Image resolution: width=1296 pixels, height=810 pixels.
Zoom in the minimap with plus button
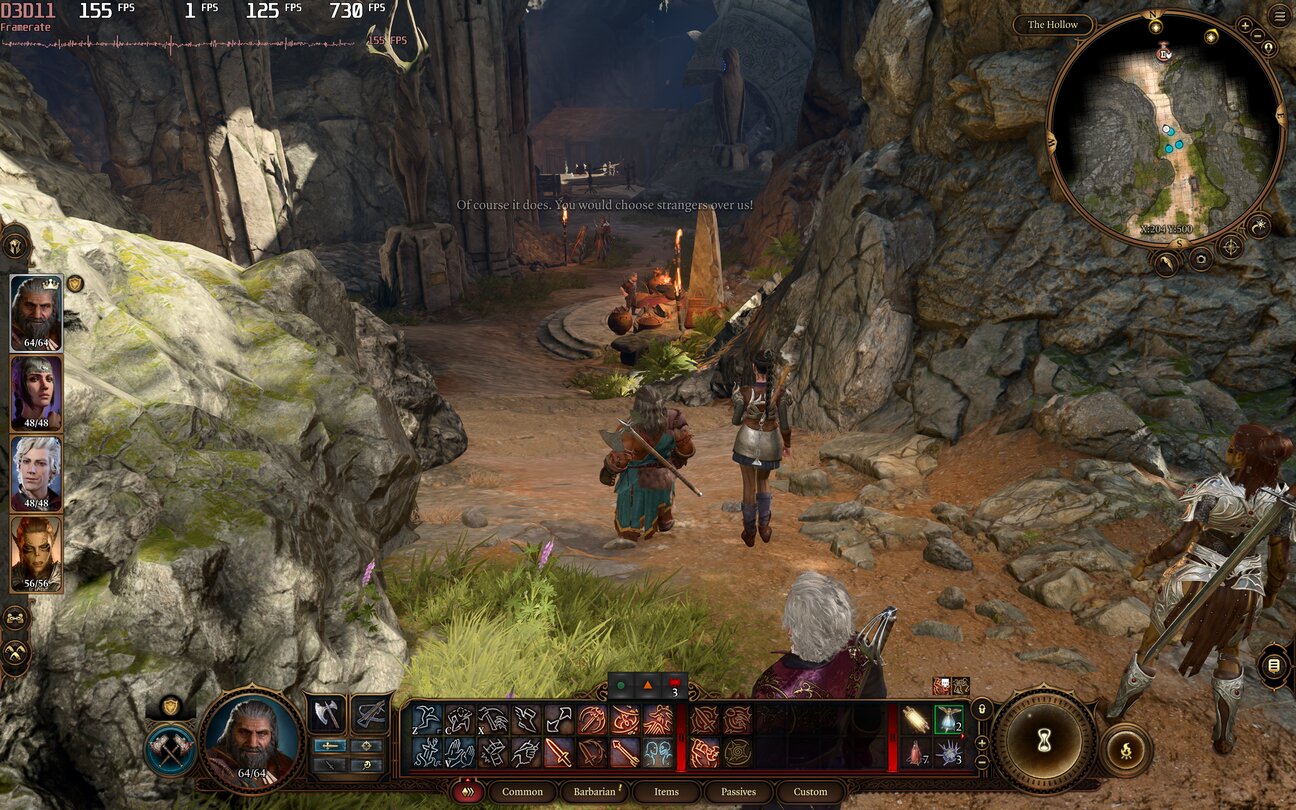click(x=1245, y=25)
